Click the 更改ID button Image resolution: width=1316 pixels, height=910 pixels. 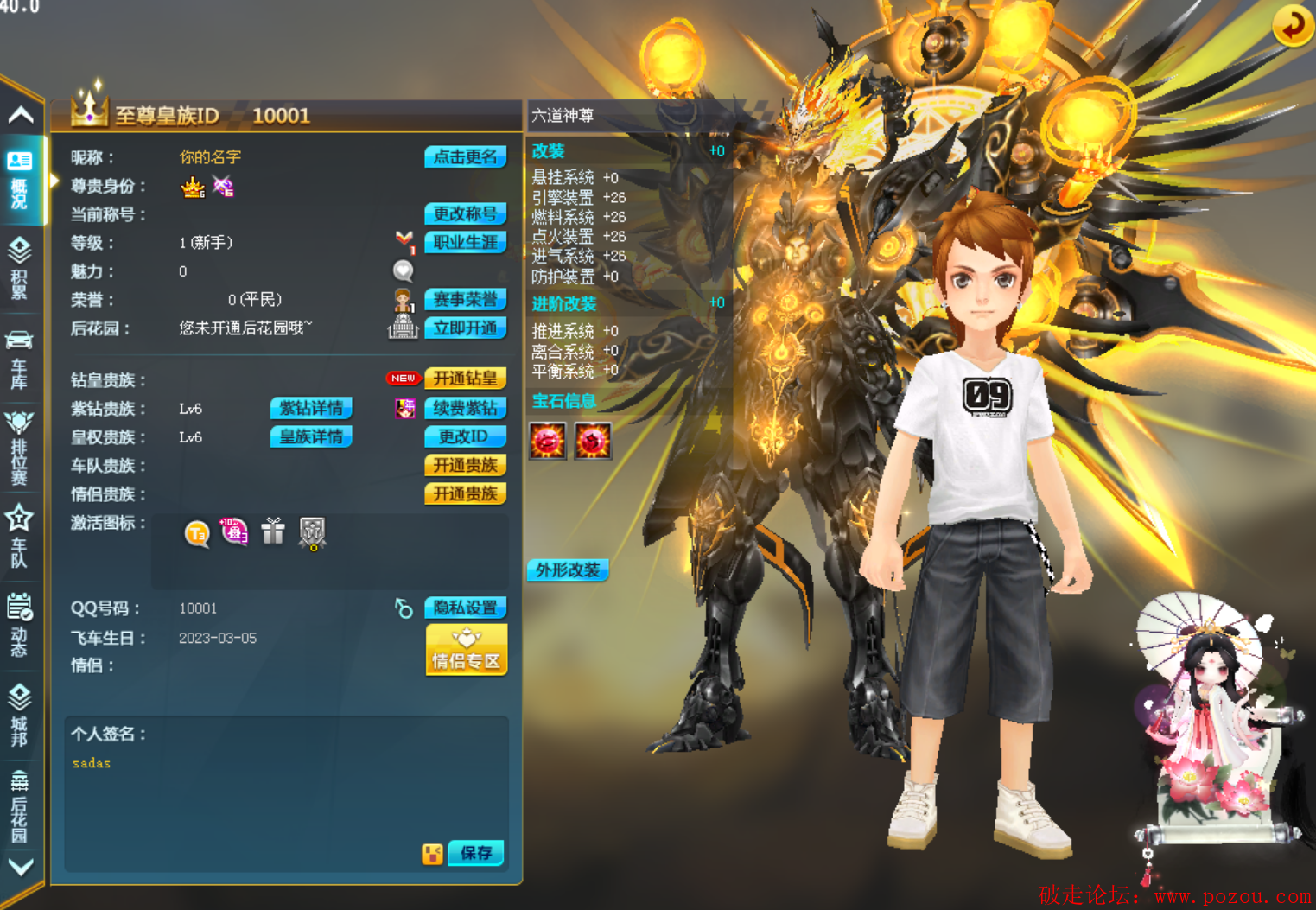click(465, 436)
